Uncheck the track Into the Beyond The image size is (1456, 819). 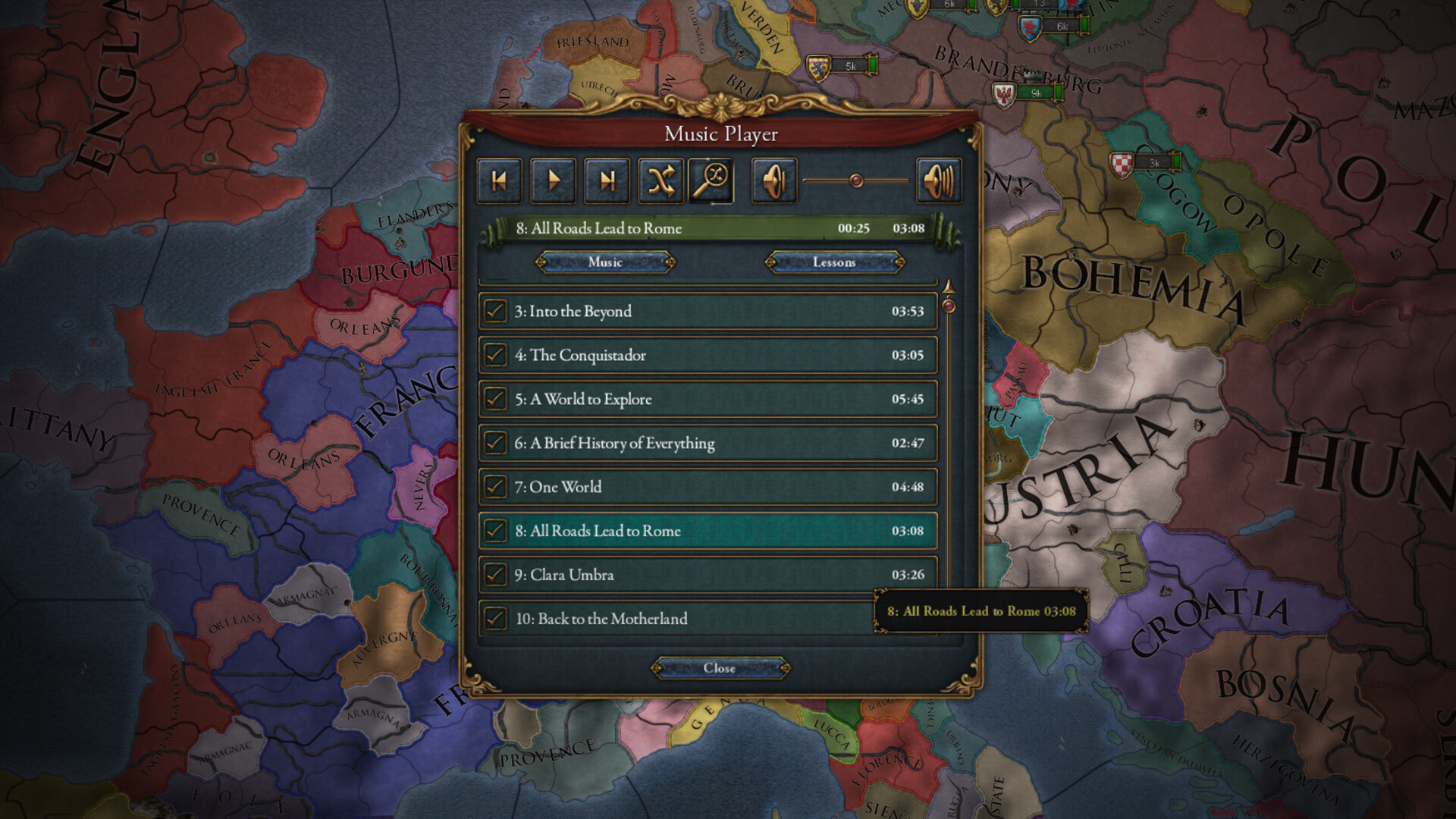click(x=497, y=311)
